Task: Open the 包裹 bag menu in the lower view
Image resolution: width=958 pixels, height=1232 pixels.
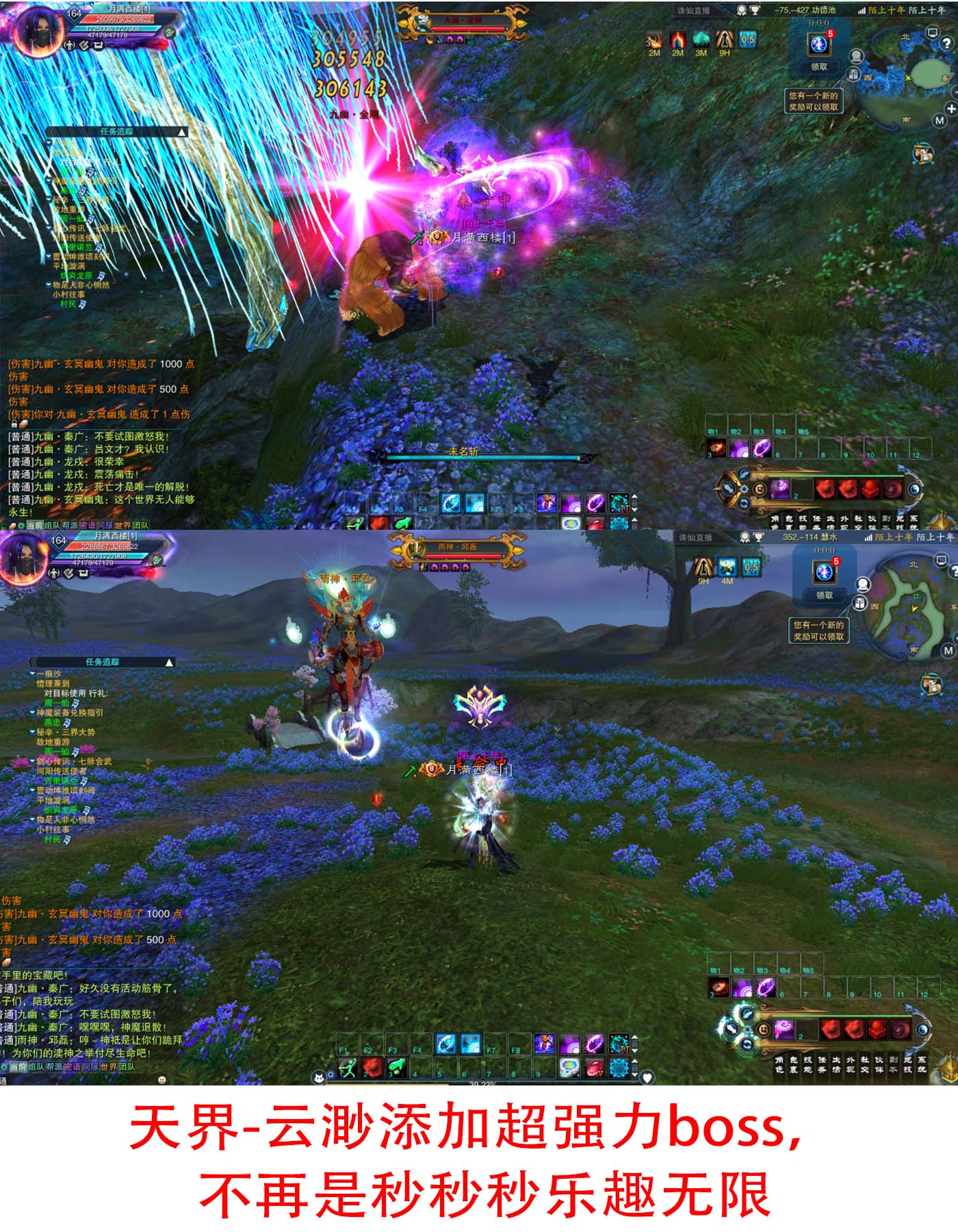Action: pos(792,1064)
